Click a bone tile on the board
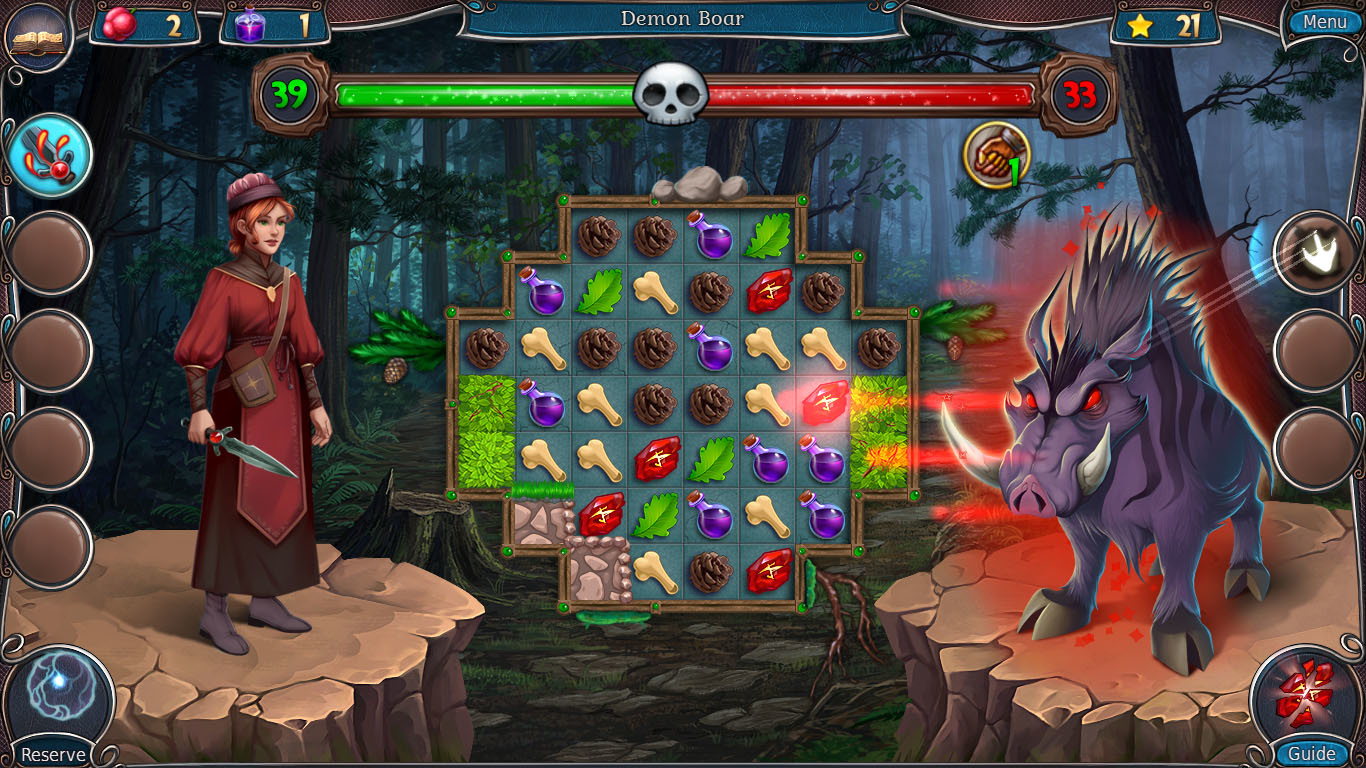The width and height of the screenshot is (1366, 768). (769, 350)
